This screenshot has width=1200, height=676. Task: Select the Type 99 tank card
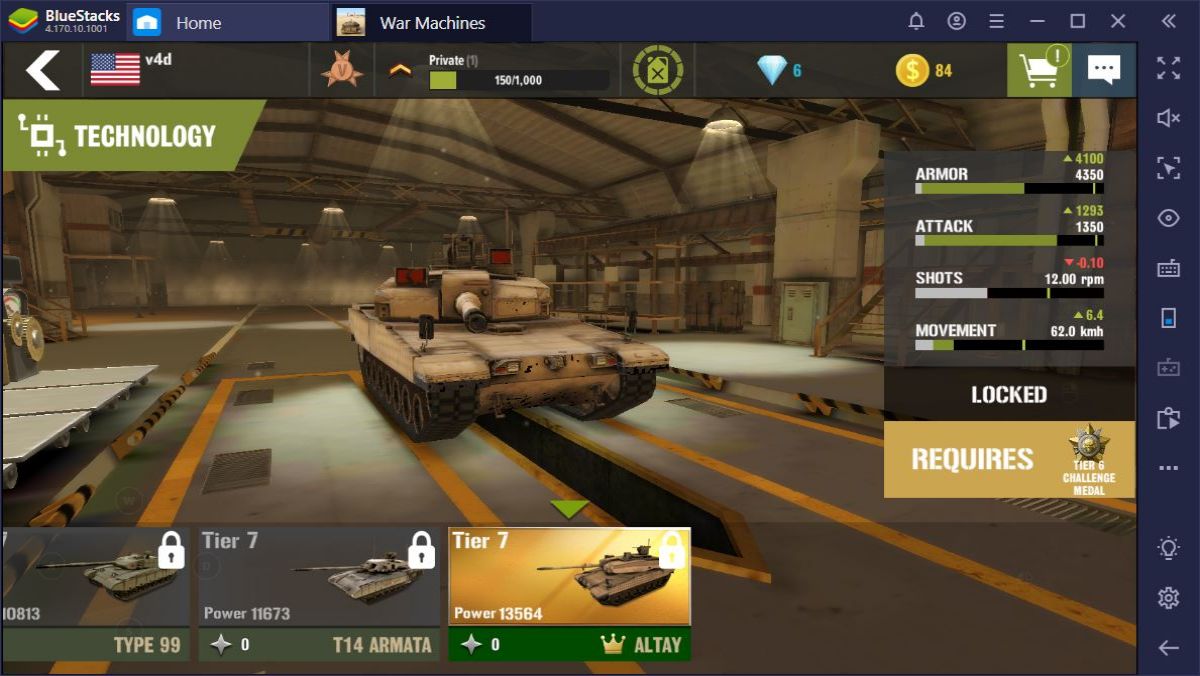pos(94,593)
